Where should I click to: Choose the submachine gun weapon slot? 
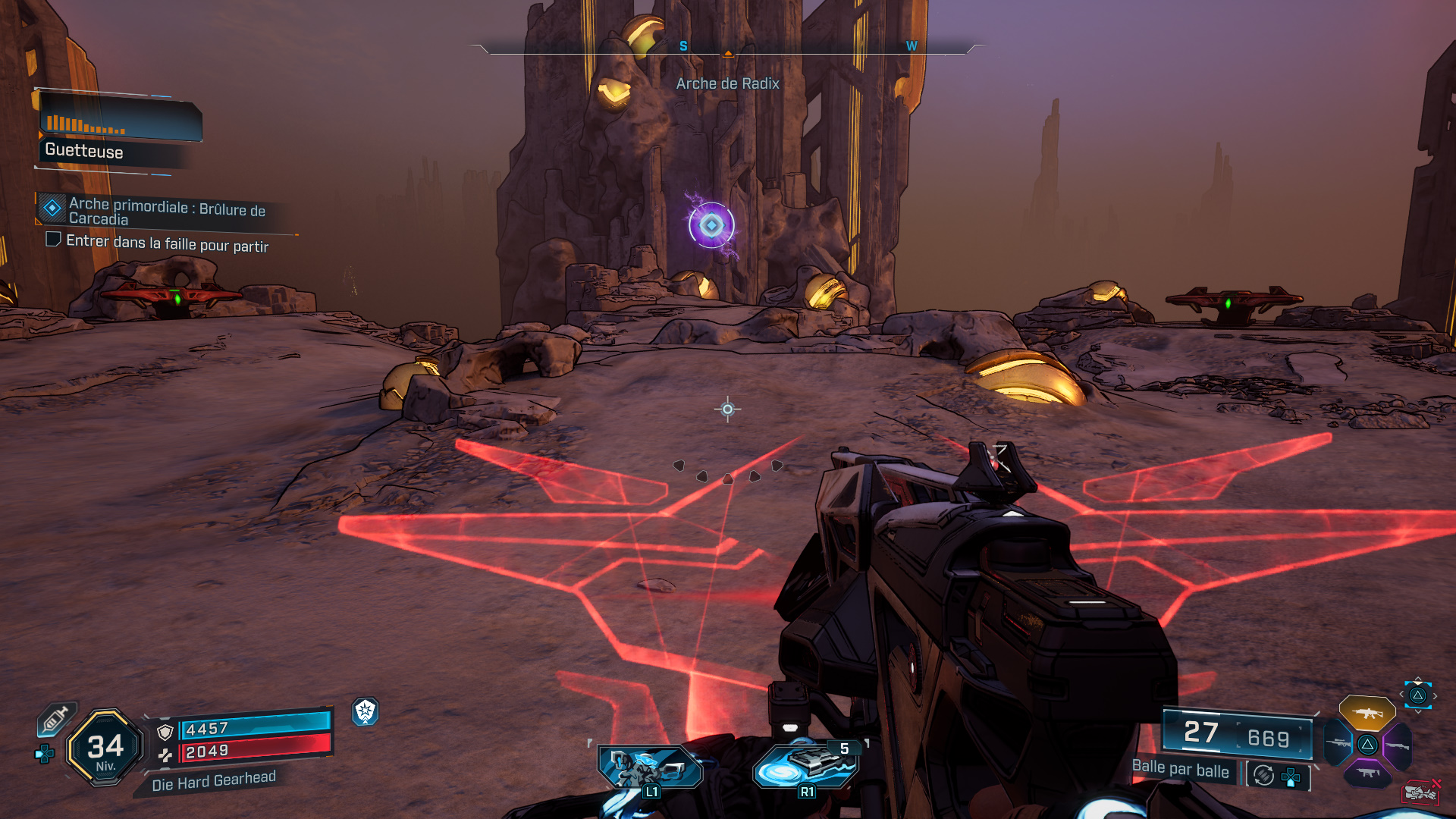1367,773
